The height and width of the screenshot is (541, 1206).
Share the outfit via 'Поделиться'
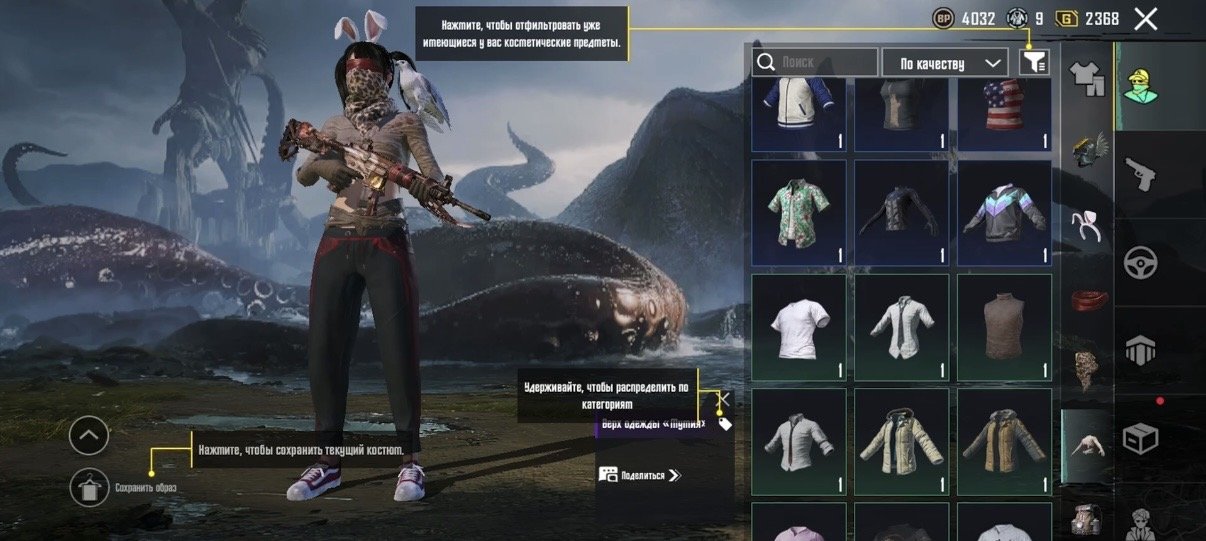pyautogui.click(x=640, y=475)
